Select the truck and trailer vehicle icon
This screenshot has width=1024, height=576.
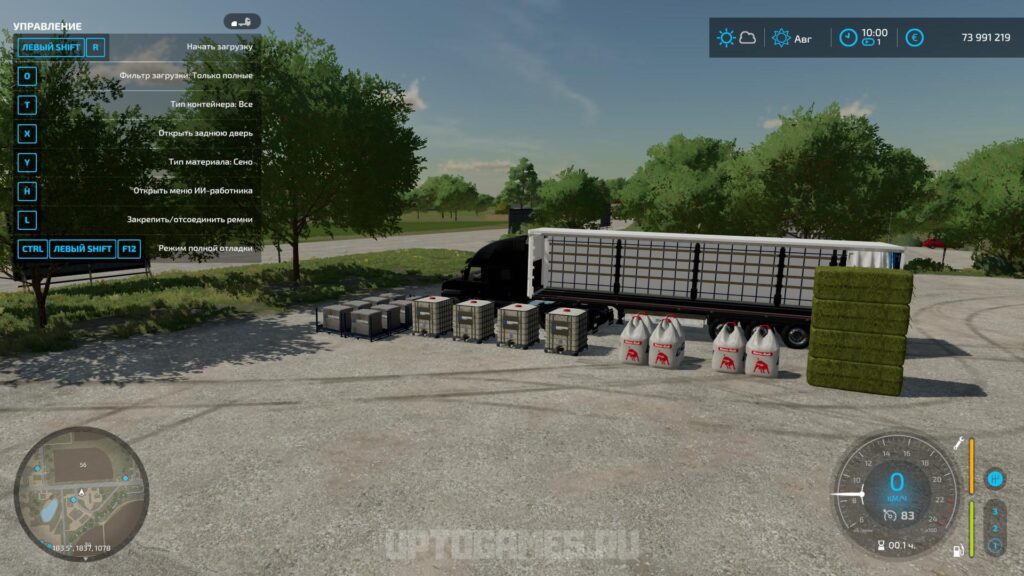point(242,21)
